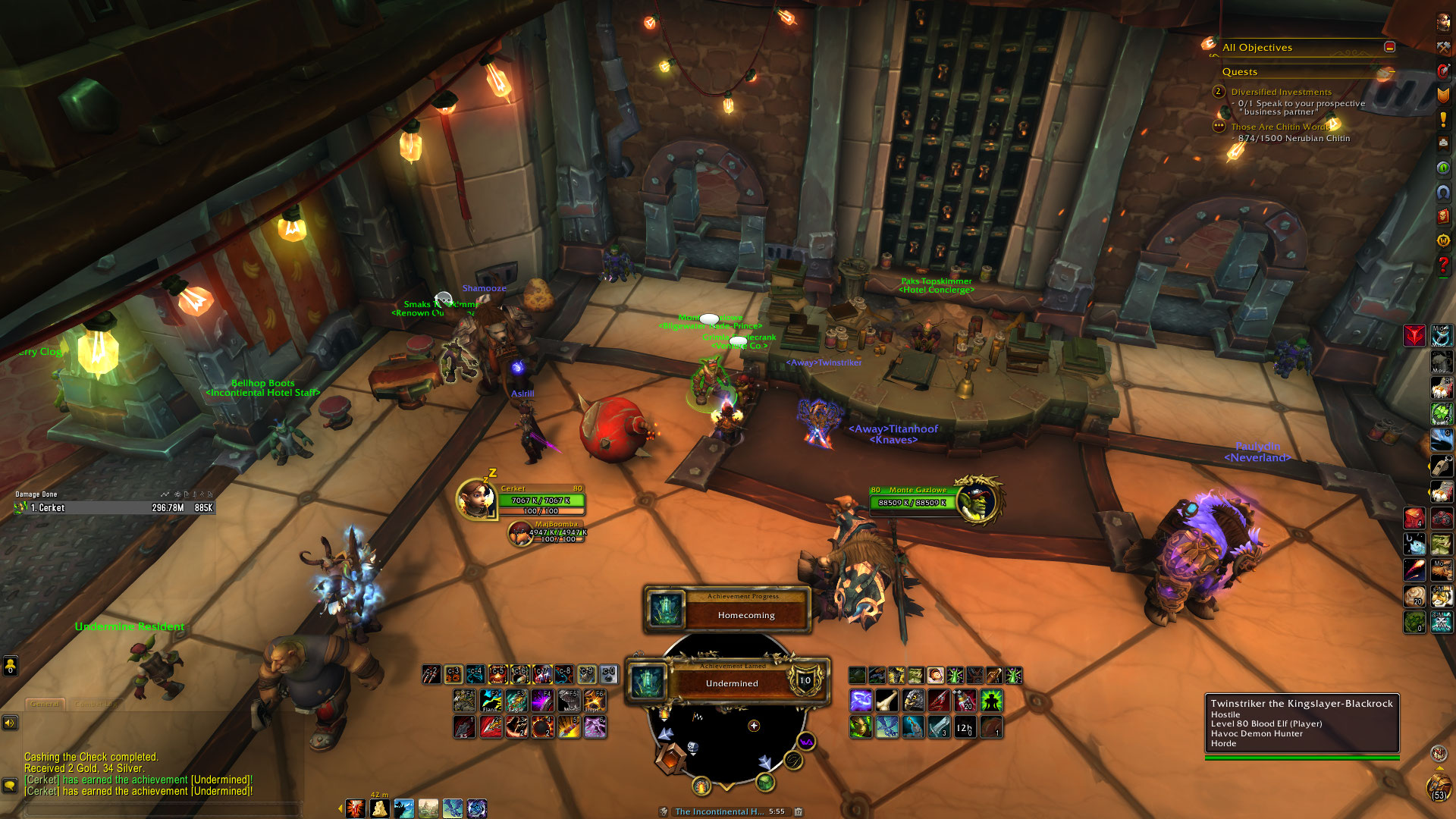1456x819 pixels.
Task: Click the green circular minimap button
Action: [x=765, y=783]
